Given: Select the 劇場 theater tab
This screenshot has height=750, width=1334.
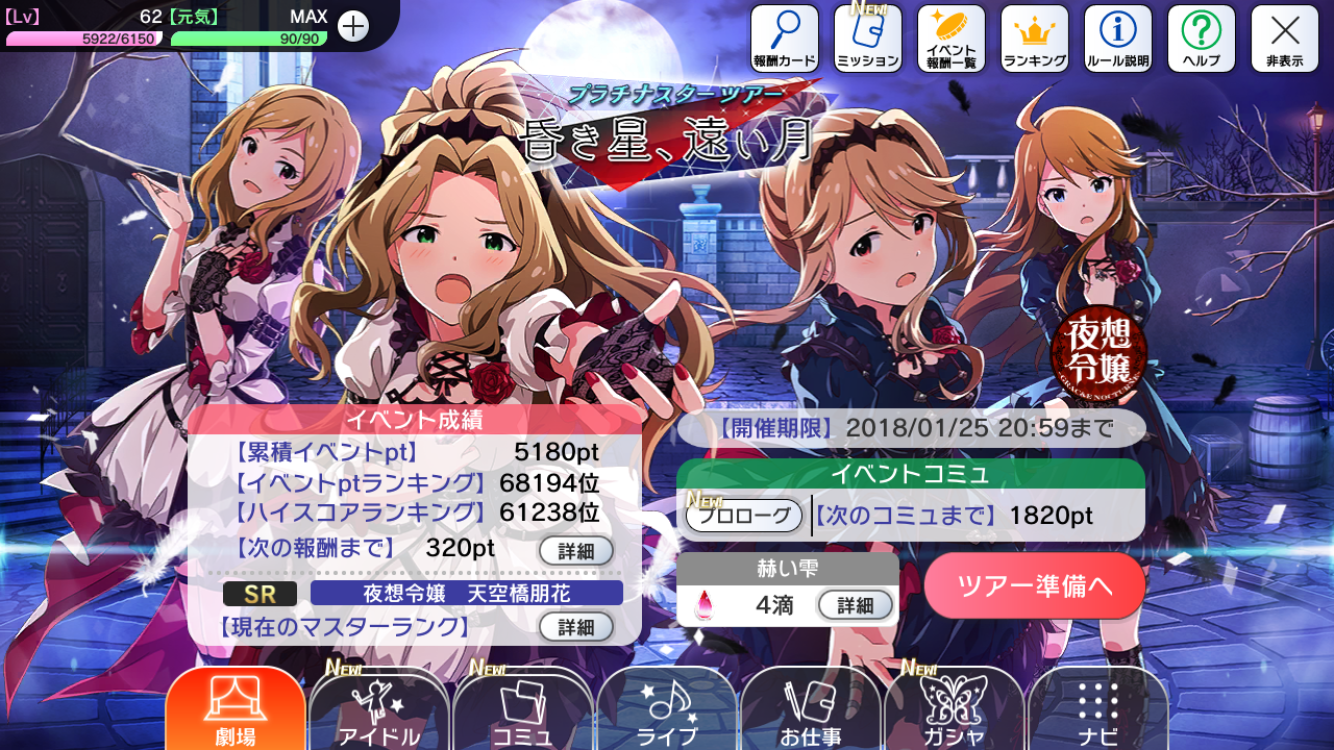Looking at the screenshot, I should [236, 710].
